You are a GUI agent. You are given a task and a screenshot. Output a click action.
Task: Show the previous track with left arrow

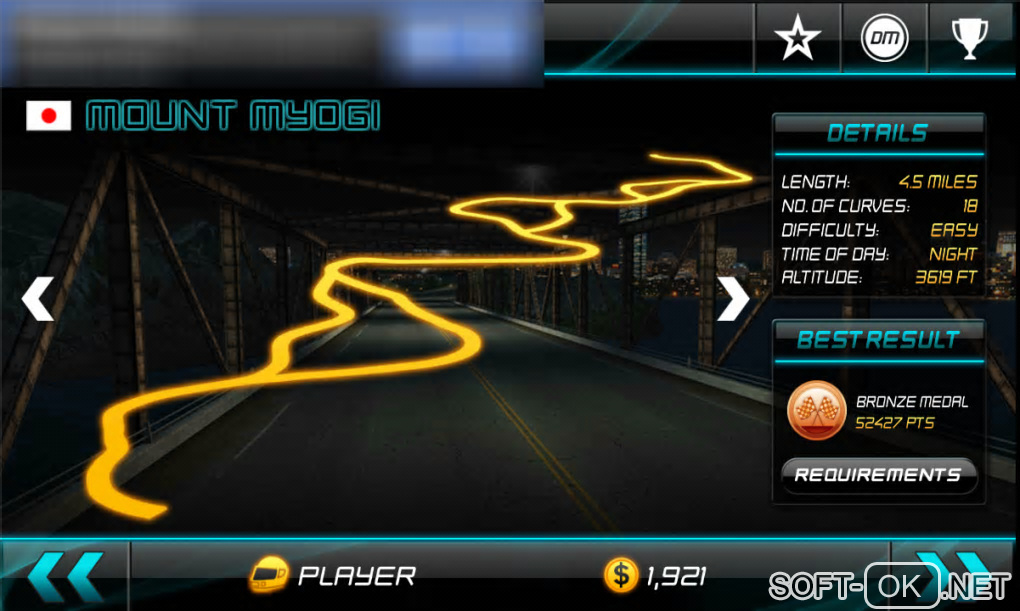tap(38, 299)
